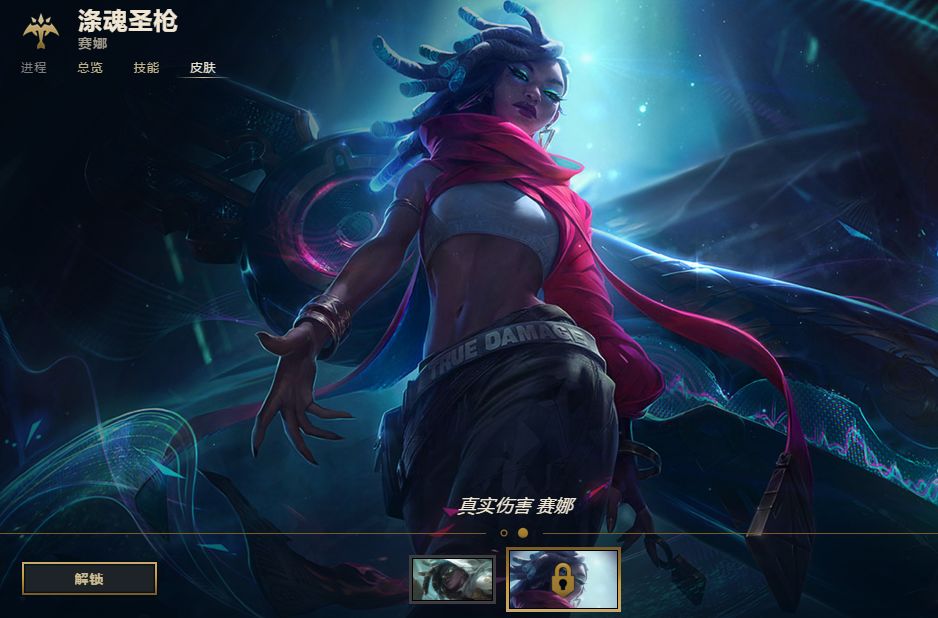The height and width of the screenshot is (618, 938).
Task: Select the locked True Damage Senna thumbnail
Action: (563, 579)
